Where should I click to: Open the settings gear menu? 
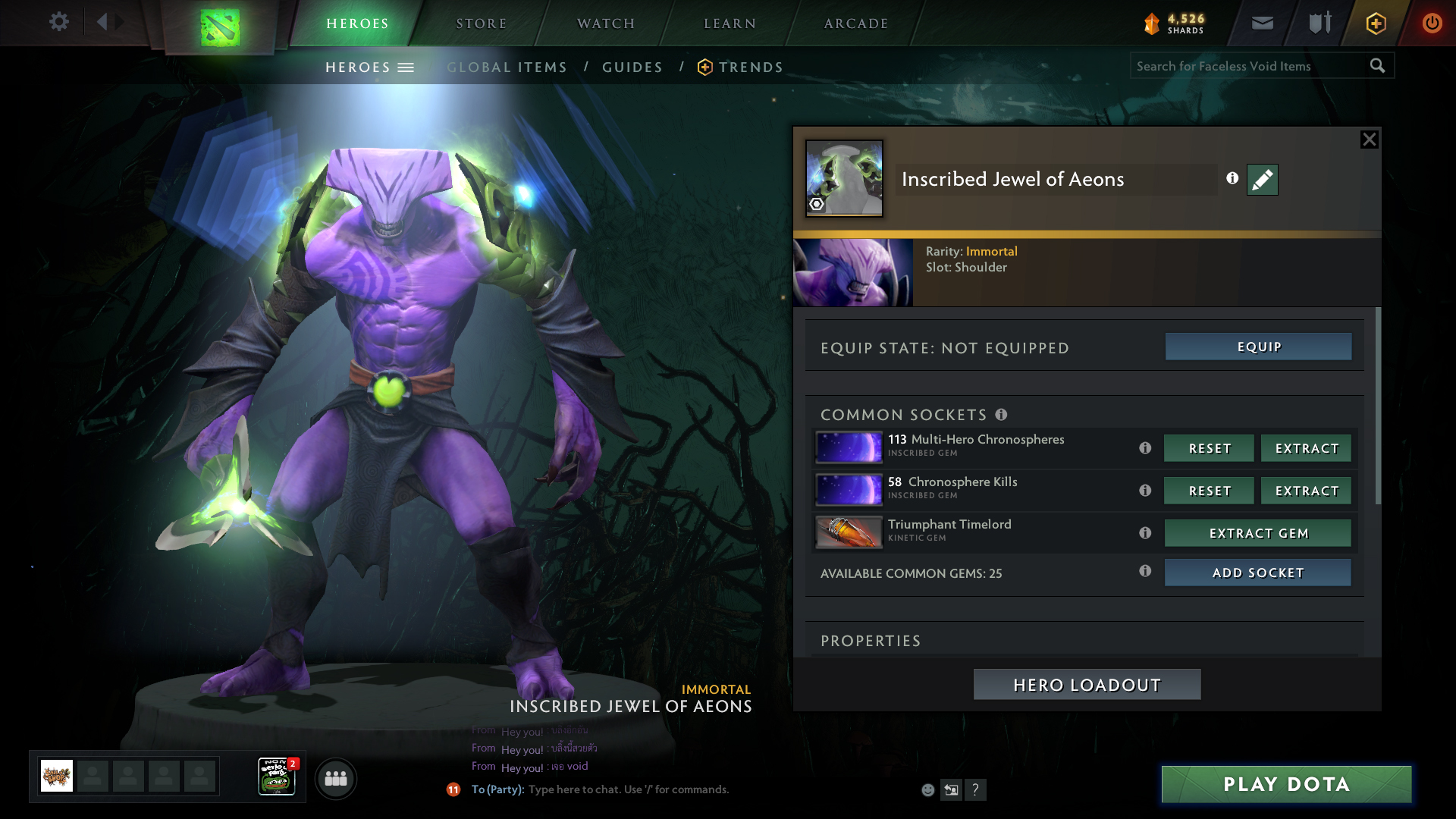coord(58,22)
